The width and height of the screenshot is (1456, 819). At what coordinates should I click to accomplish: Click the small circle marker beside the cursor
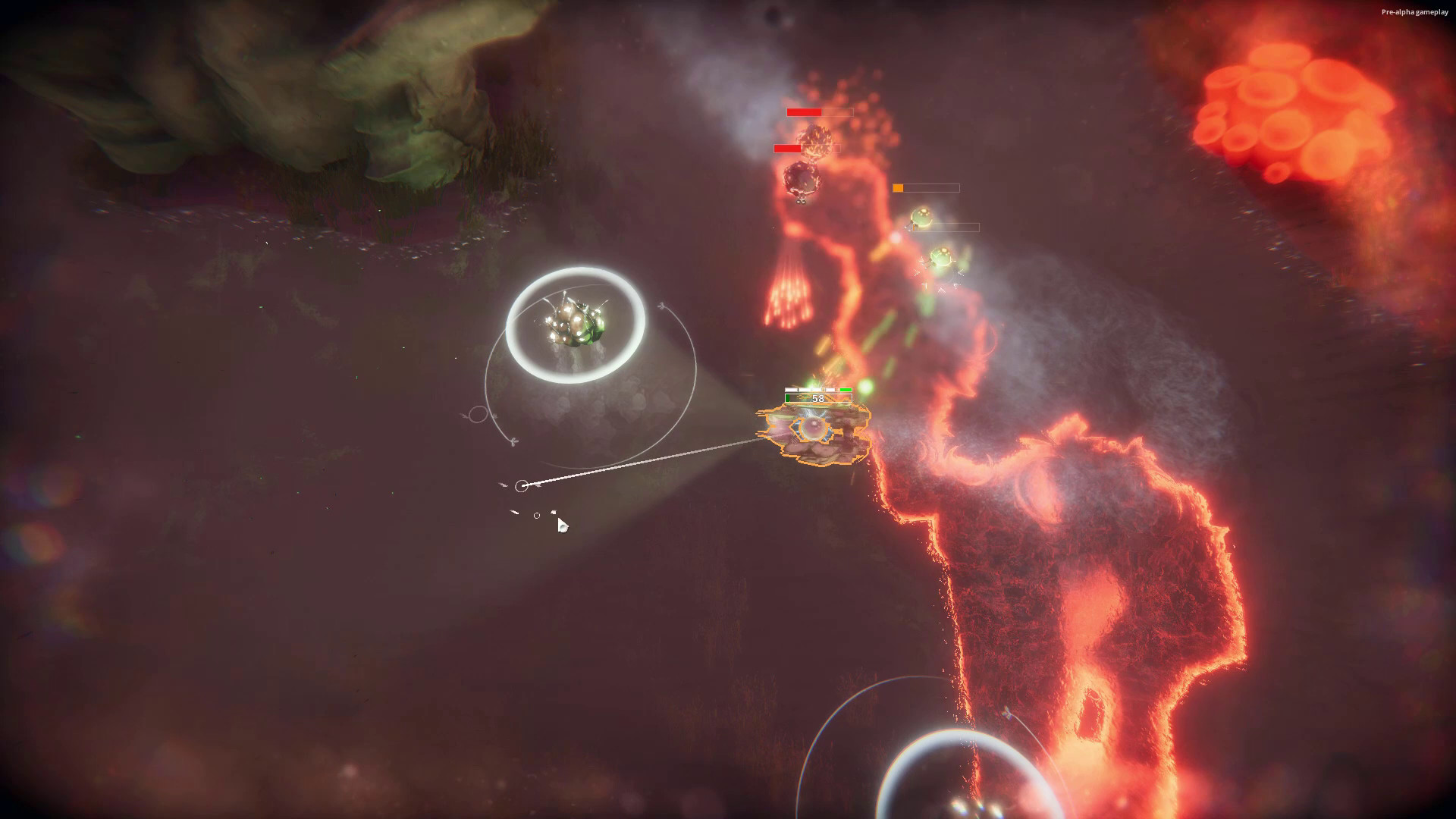click(x=538, y=515)
